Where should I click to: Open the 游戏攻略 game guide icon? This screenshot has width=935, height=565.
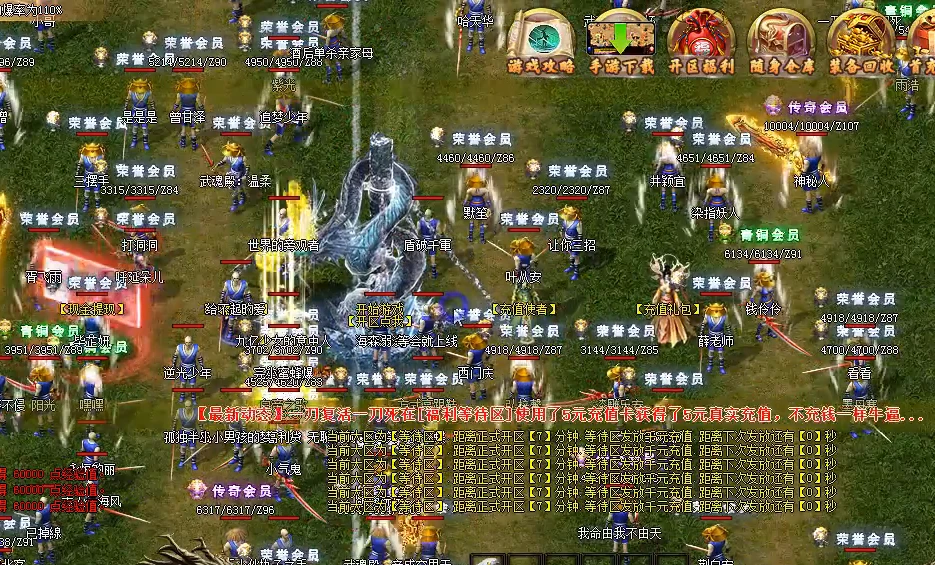(541, 40)
